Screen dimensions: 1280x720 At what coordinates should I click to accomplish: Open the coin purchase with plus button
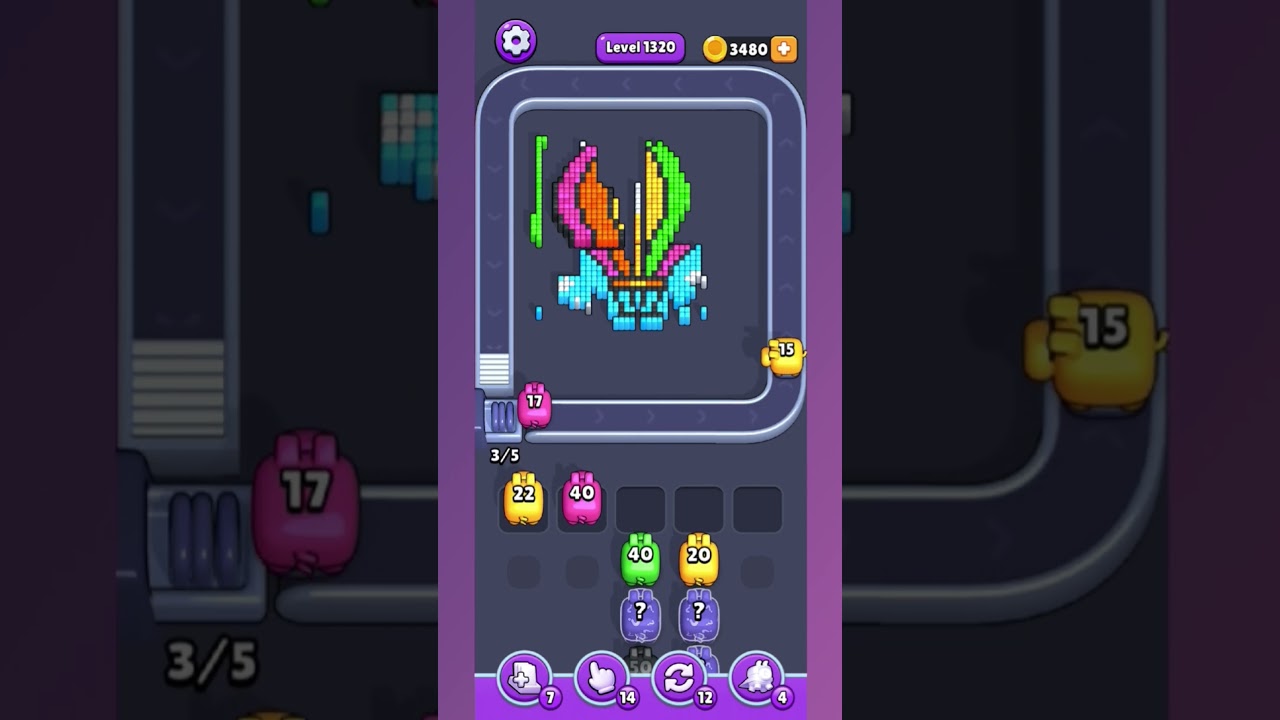pyautogui.click(x=784, y=48)
